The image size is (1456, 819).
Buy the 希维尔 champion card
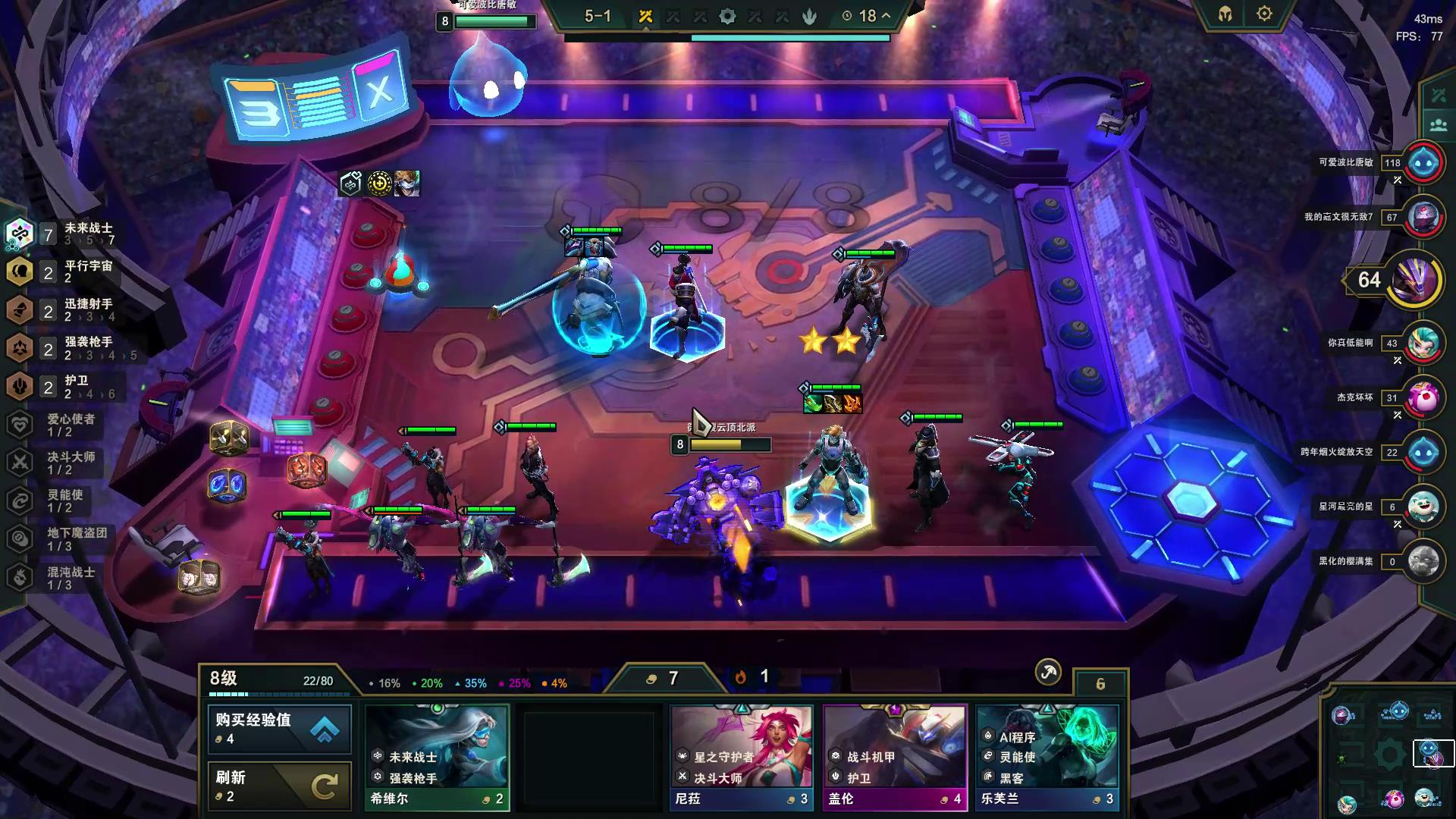437,758
